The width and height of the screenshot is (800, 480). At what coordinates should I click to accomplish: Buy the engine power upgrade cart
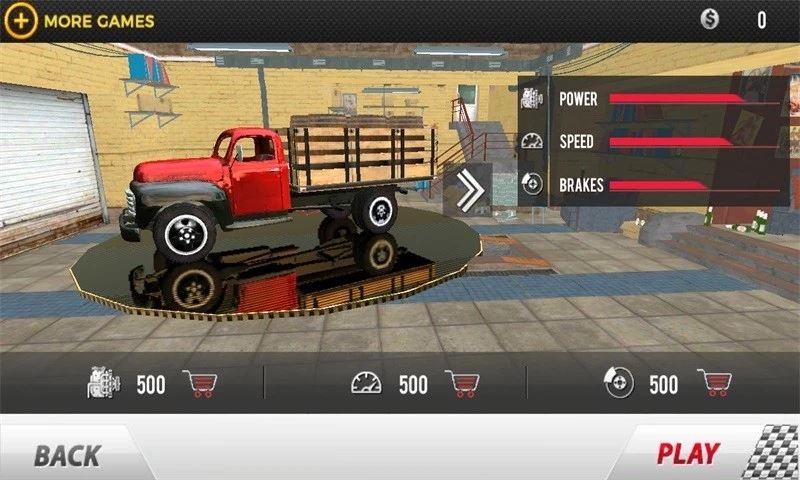click(201, 384)
